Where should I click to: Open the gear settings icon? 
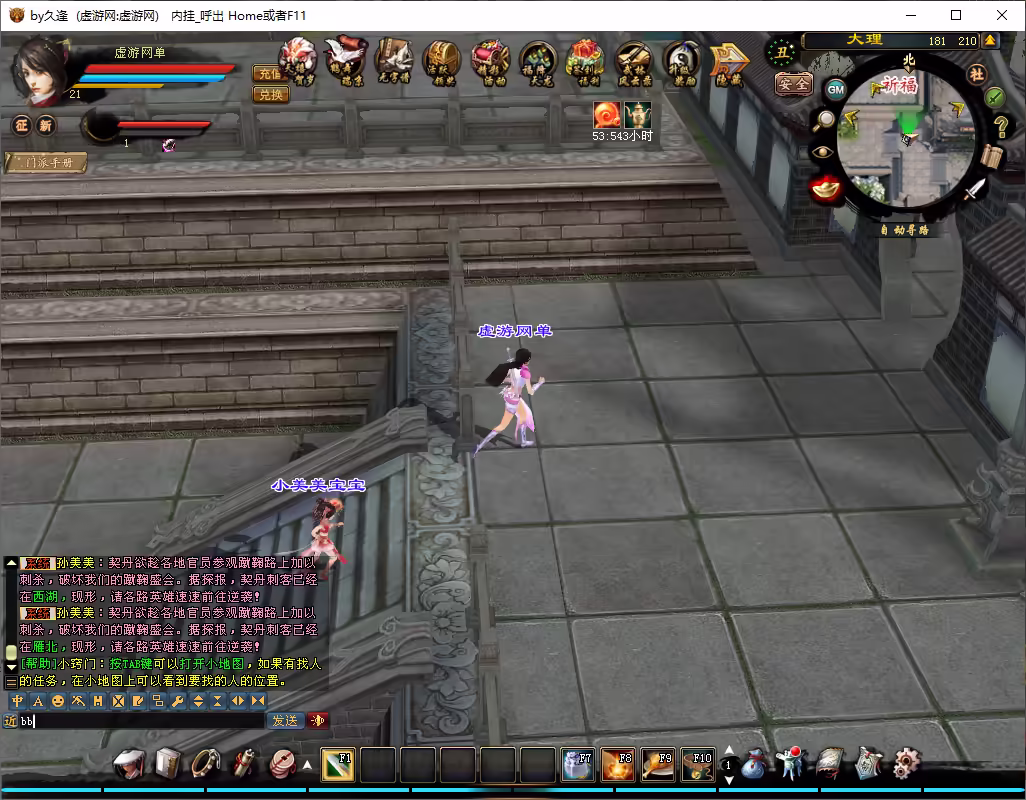pos(906,763)
